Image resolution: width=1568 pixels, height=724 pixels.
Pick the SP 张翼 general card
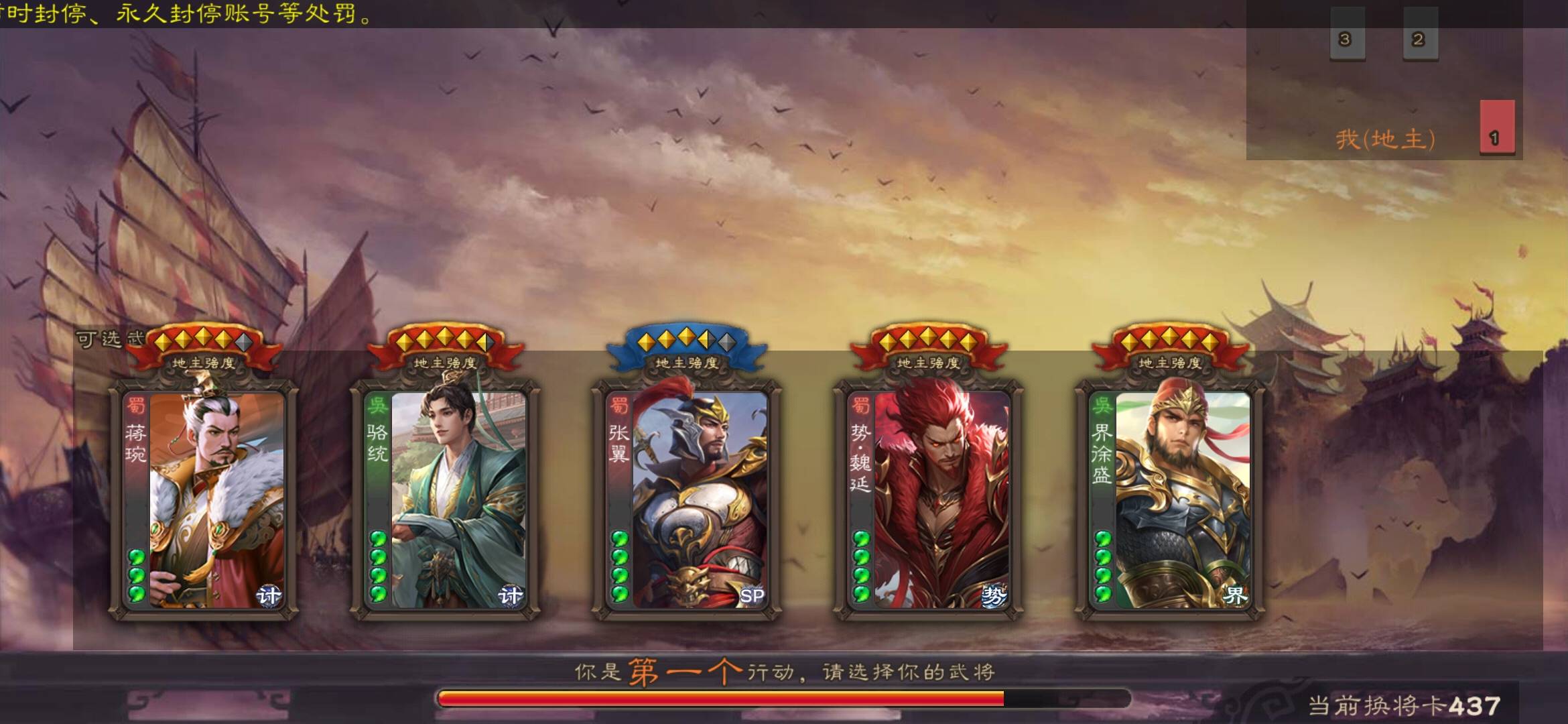click(687, 499)
